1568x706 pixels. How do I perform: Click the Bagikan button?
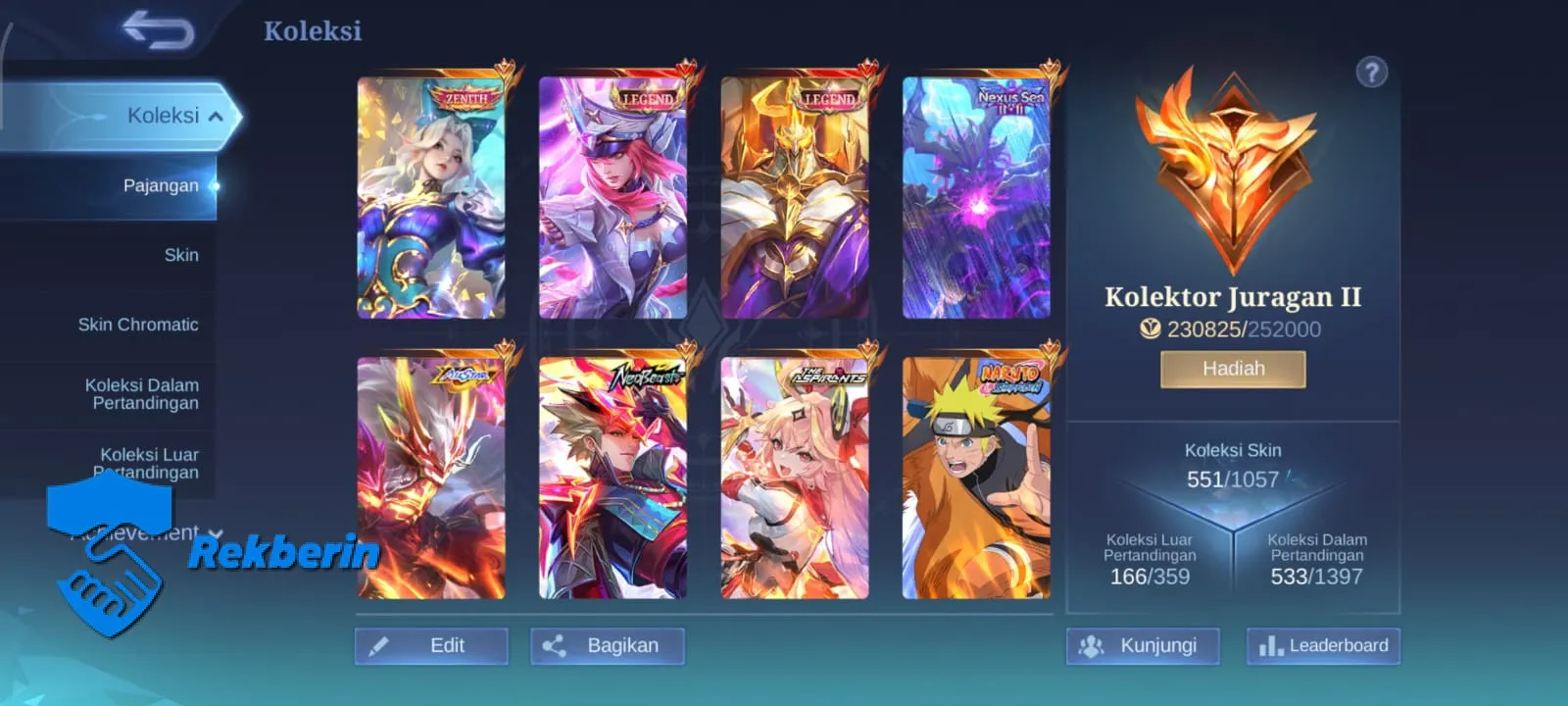608,645
